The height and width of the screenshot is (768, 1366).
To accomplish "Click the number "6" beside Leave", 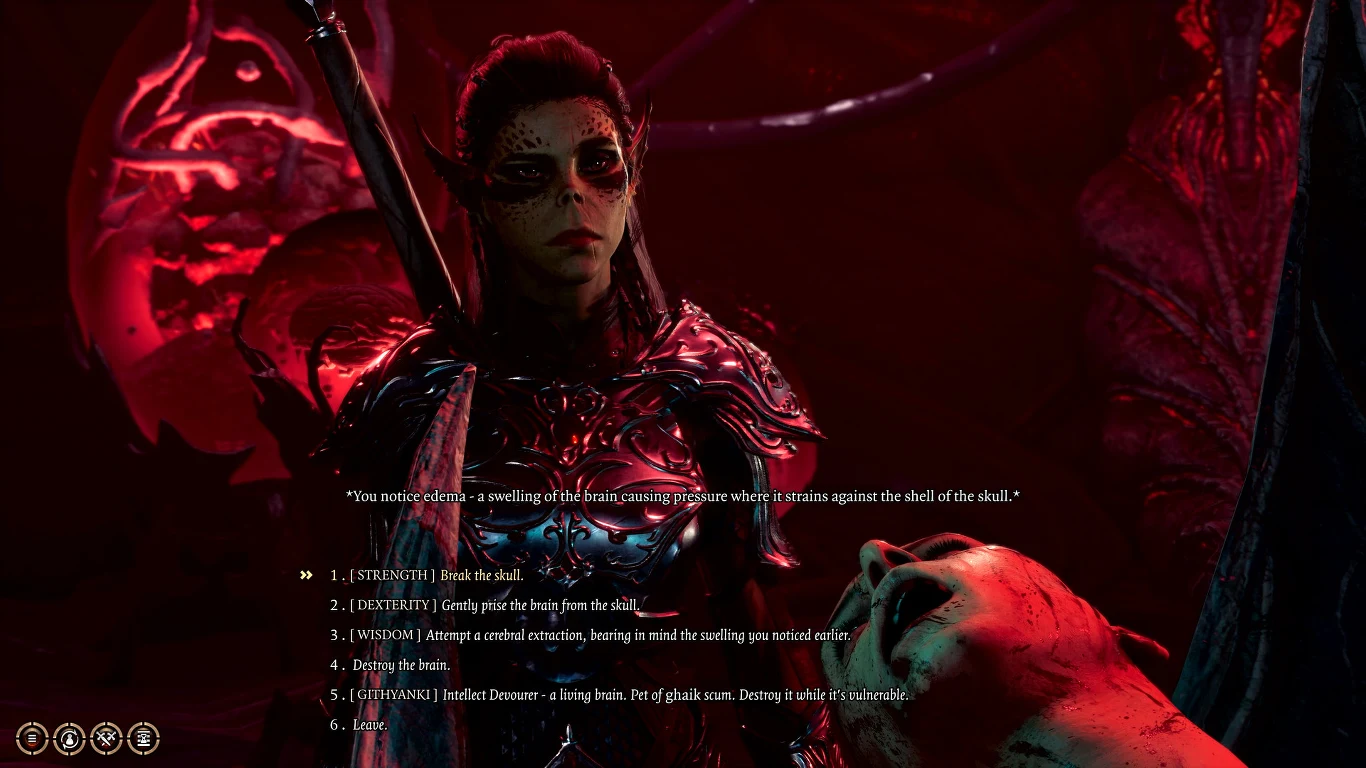I will point(335,725).
